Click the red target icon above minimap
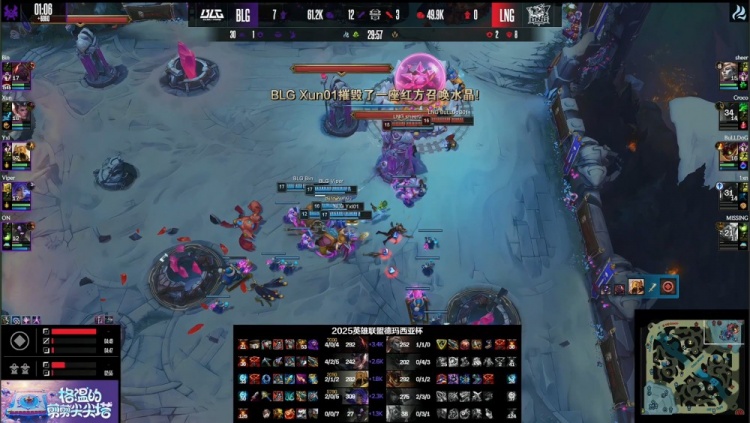 668,287
